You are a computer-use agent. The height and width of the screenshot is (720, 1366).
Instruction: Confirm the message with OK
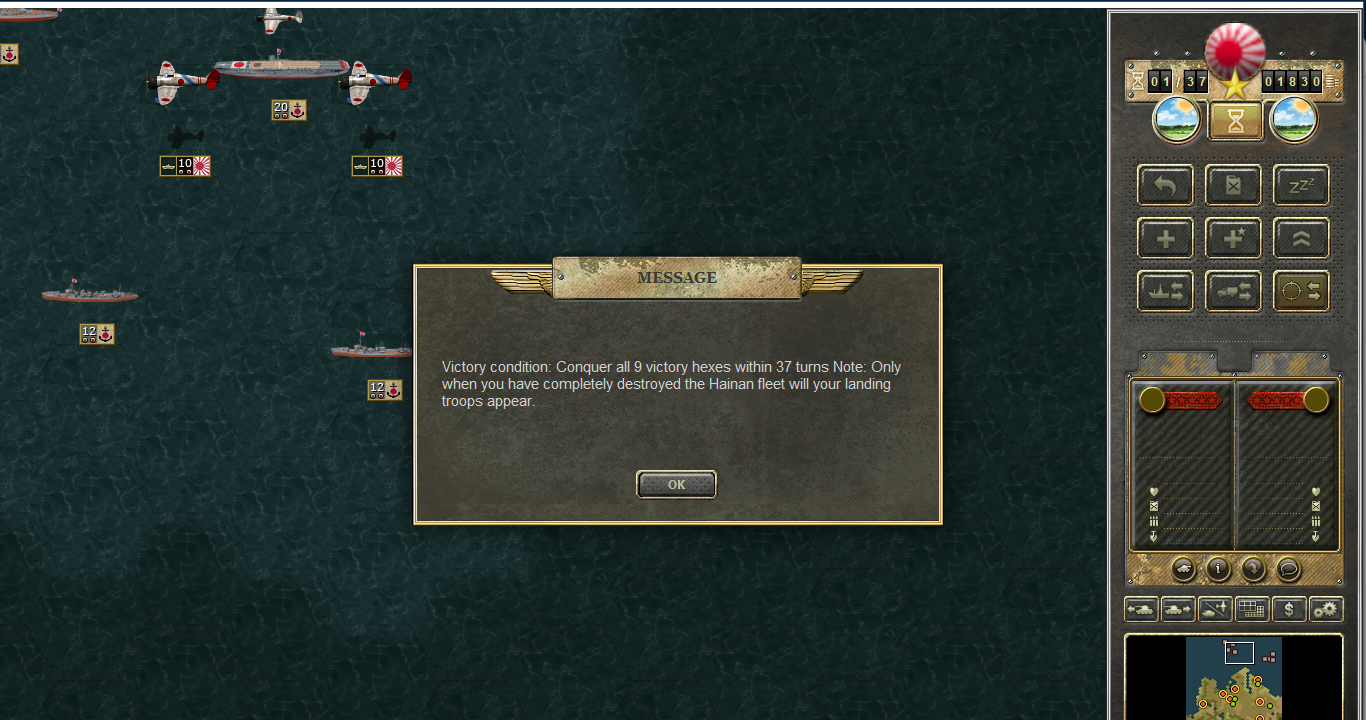tap(676, 484)
